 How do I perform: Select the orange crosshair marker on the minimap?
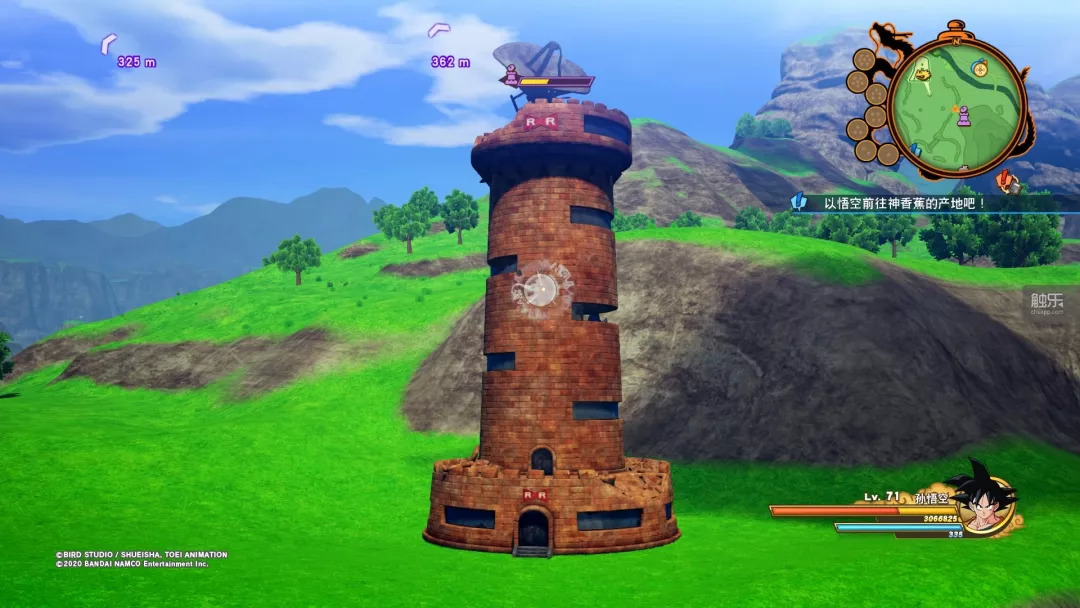tap(978, 70)
